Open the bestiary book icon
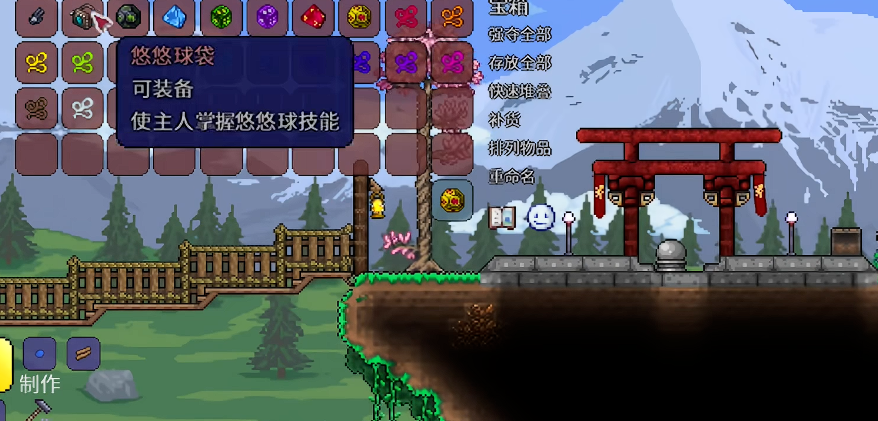 (502, 216)
